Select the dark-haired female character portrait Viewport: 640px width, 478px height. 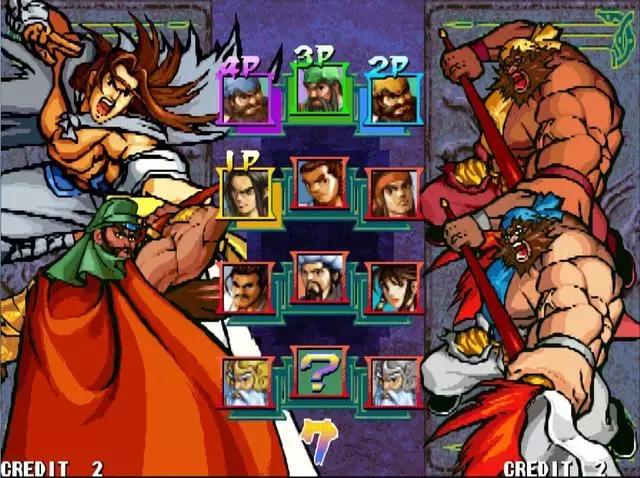[393, 287]
